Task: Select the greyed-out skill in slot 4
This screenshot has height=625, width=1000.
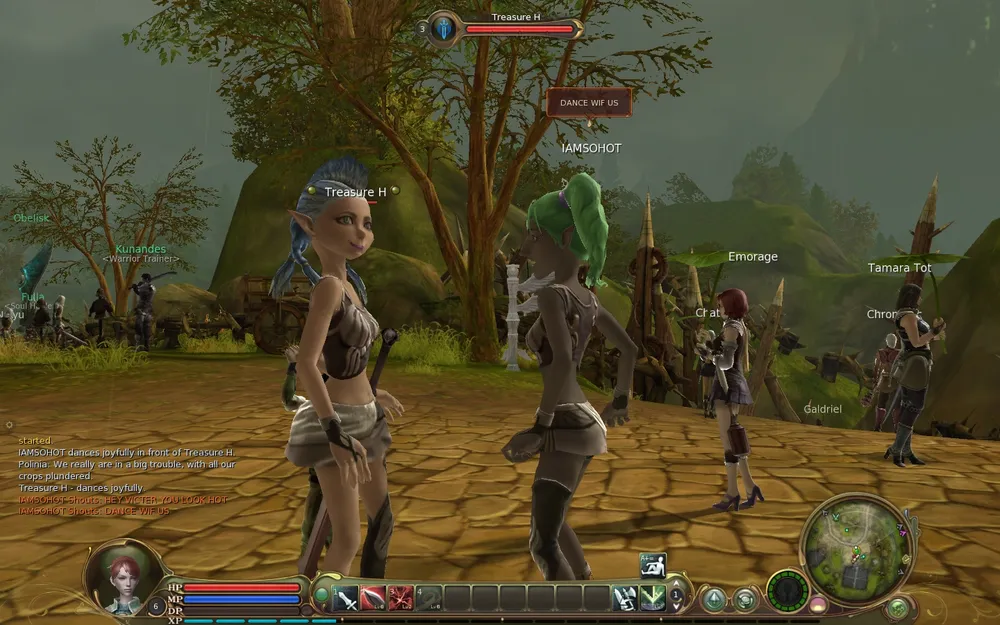Action: coord(429,598)
